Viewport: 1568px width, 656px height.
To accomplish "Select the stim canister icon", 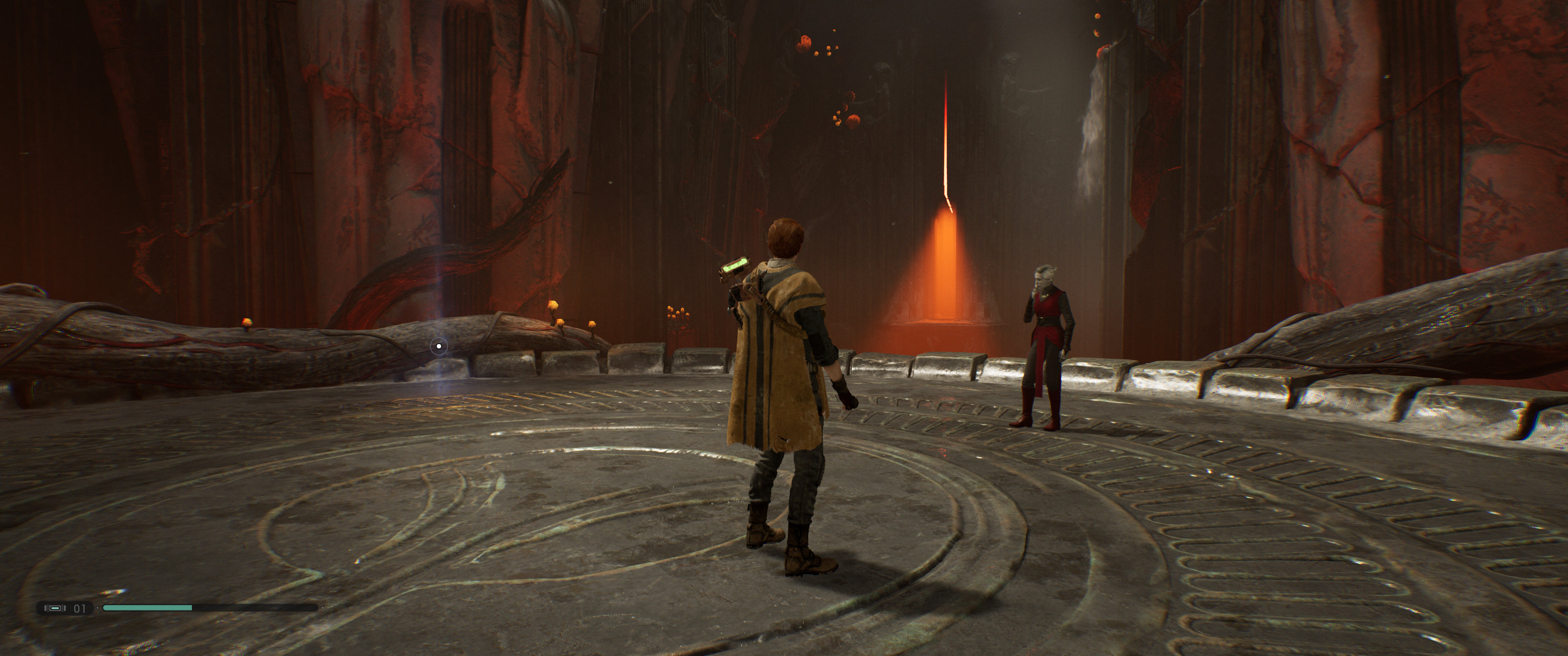I will point(56,608).
